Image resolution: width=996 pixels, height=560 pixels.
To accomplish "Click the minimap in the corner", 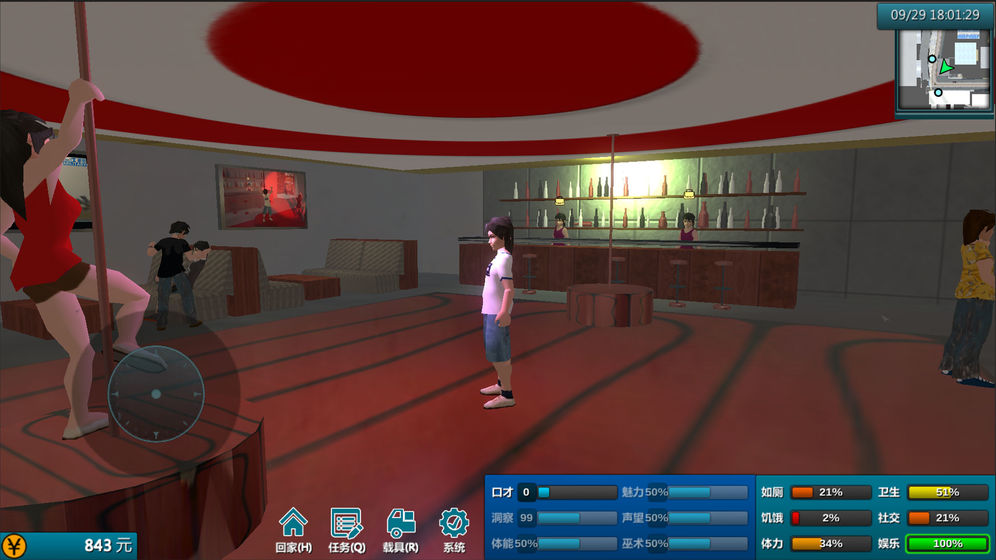I will [944, 69].
